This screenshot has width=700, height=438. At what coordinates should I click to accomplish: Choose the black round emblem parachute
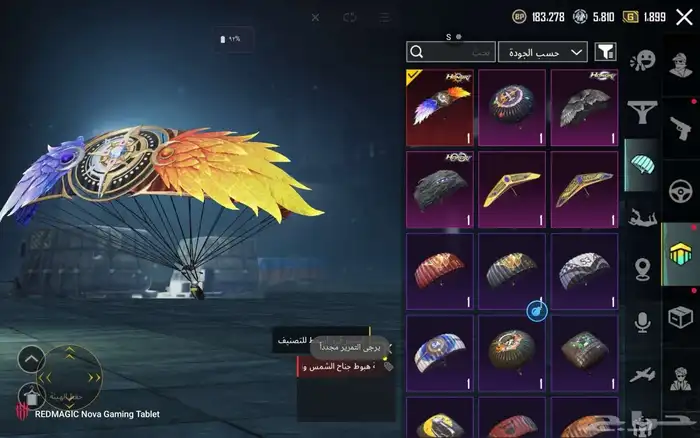click(x=512, y=107)
